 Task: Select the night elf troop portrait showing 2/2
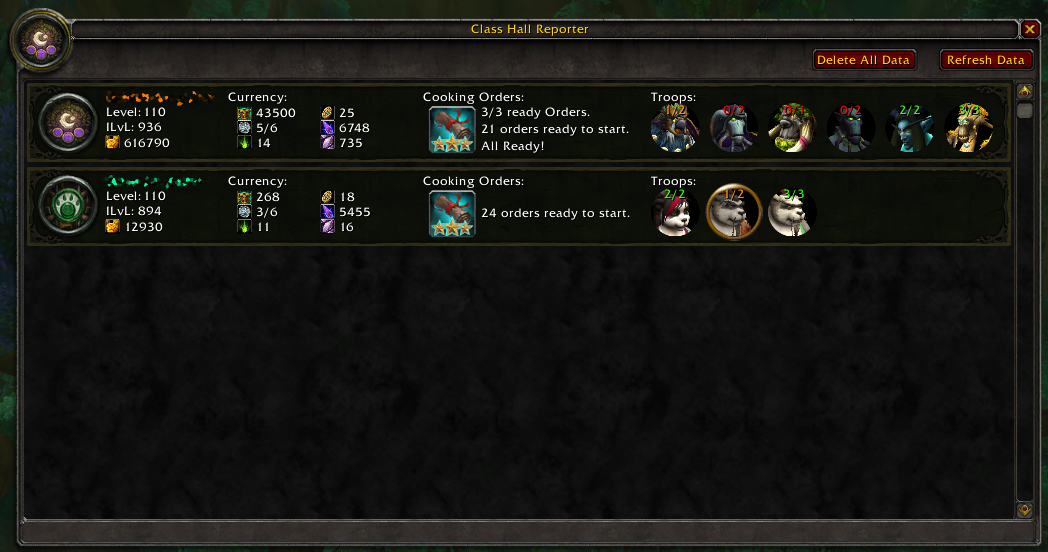[x=909, y=128]
